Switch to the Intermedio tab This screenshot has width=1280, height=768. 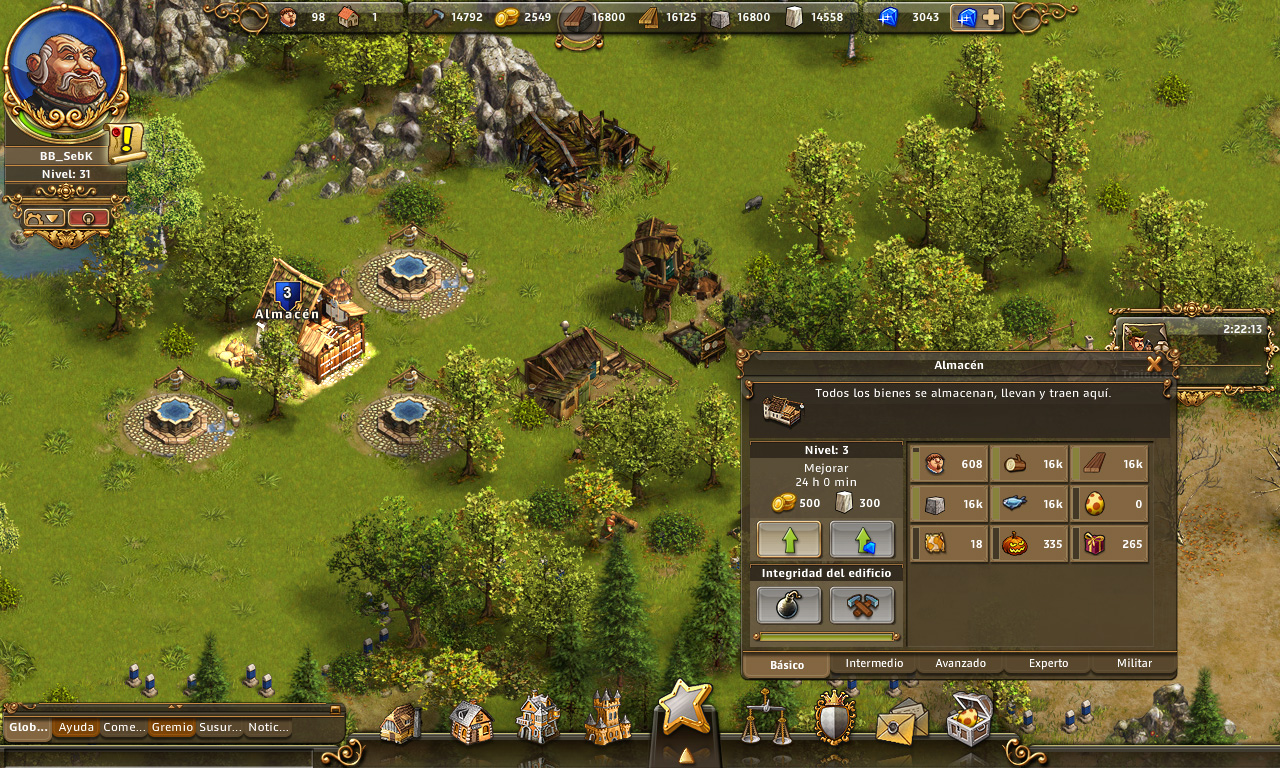click(x=874, y=663)
